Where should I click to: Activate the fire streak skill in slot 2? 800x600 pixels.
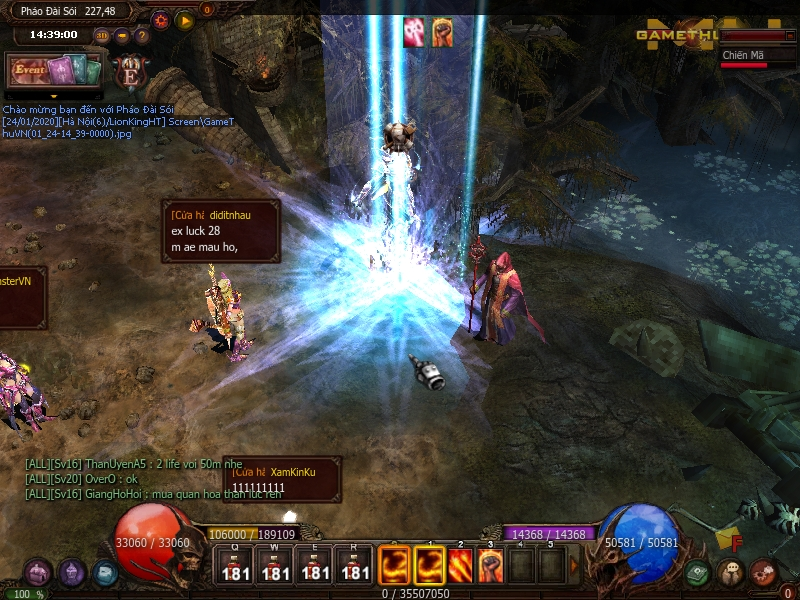point(460,564)
